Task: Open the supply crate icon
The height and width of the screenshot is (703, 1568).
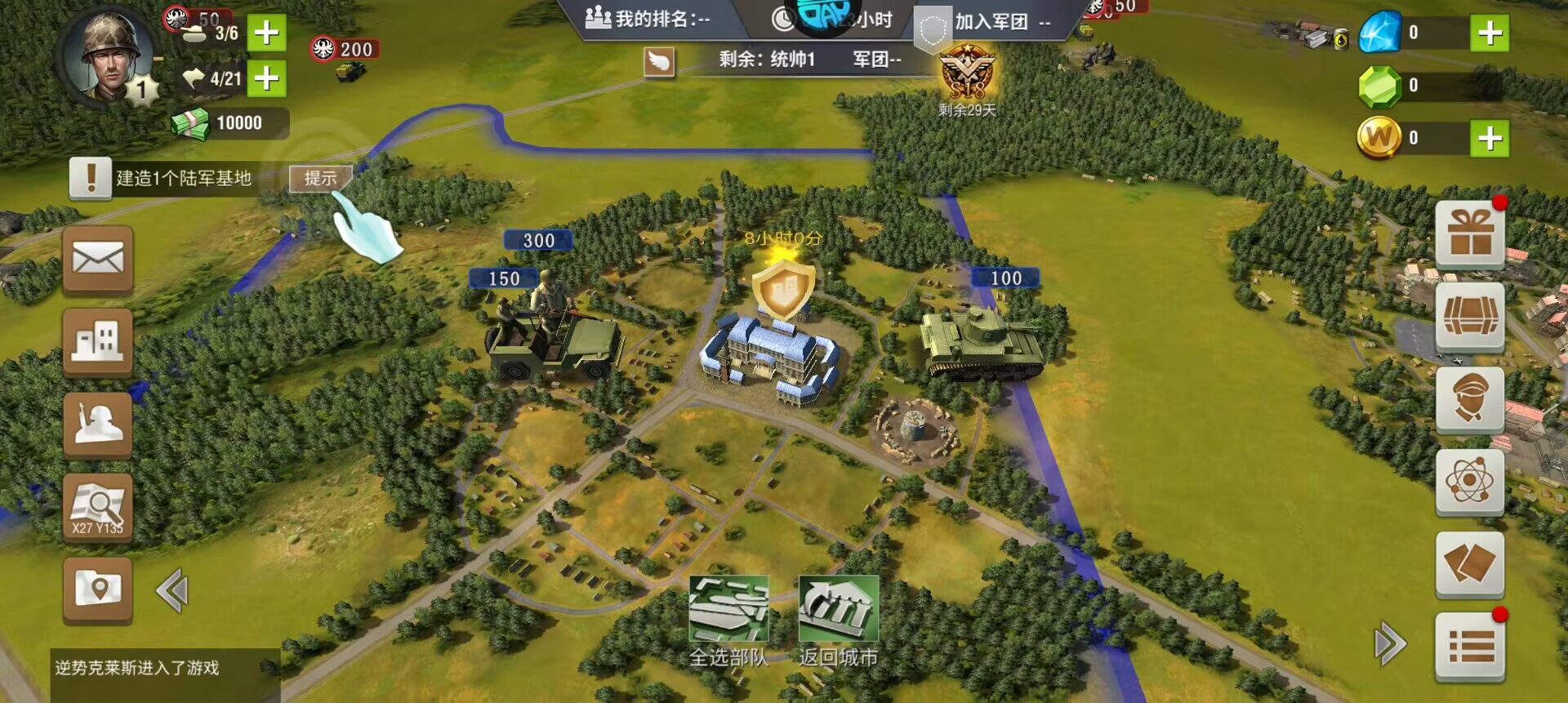Action: 1470,317
